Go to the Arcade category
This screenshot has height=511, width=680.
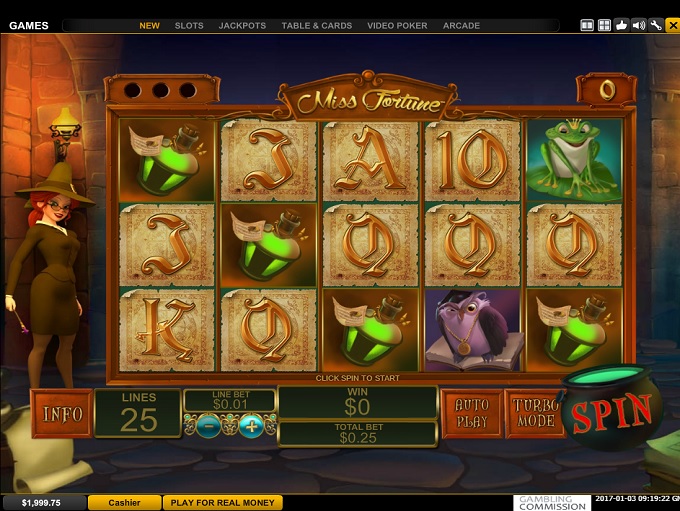click(x=461, y=25)
